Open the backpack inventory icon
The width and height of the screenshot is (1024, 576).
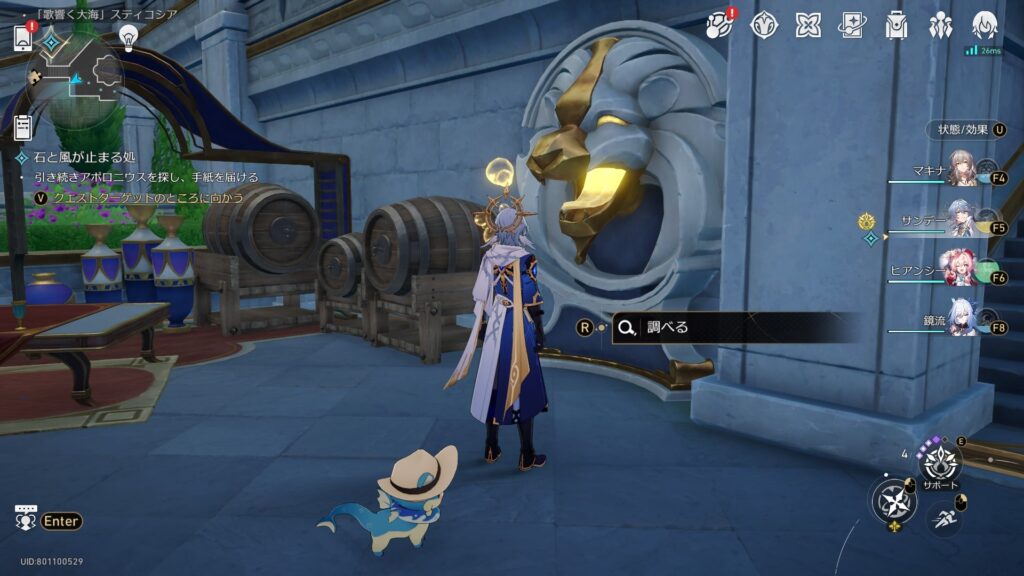coord(896,25)
